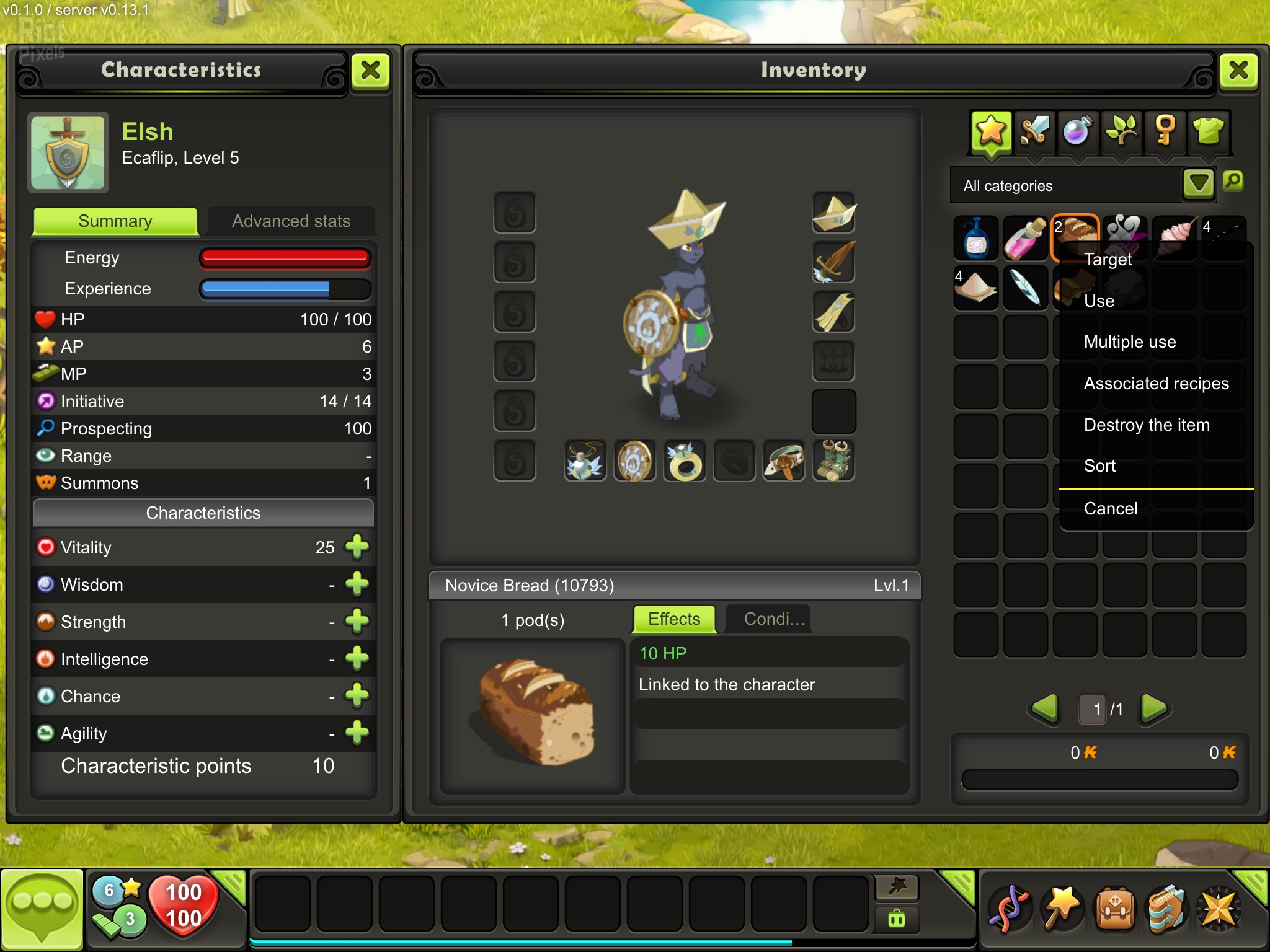Pick Sort from the context menu
Screen dimensions: 1270x952
[x=1099, y=466]
